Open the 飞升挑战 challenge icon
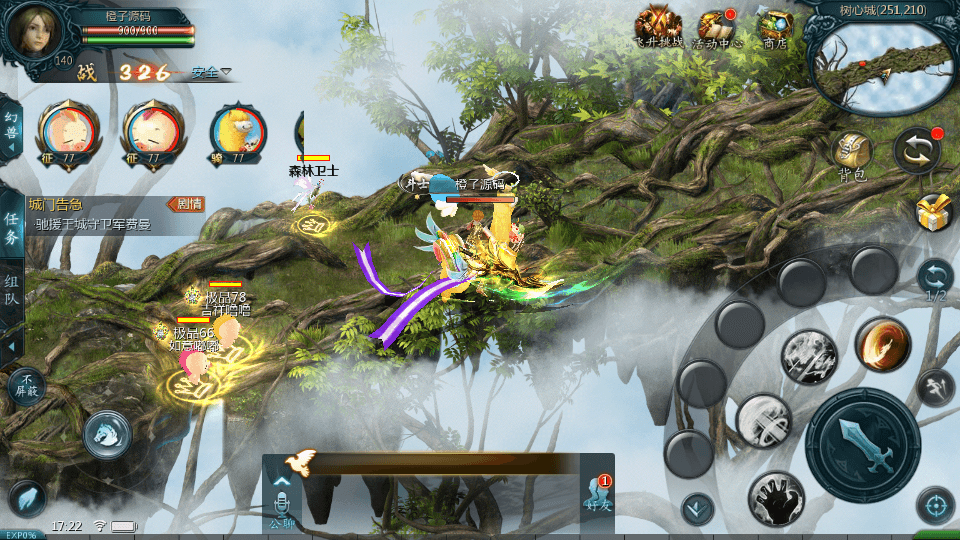 click(x=658, y=27)
